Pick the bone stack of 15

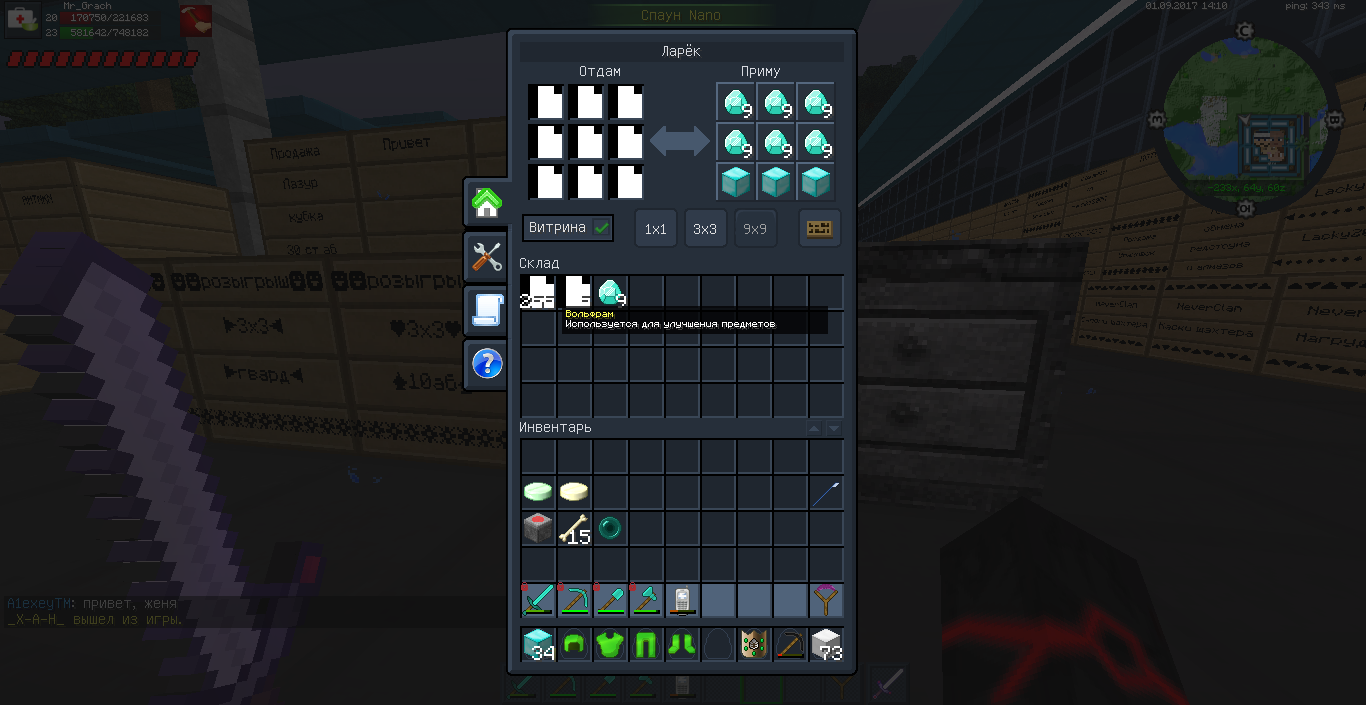point(574,528)
